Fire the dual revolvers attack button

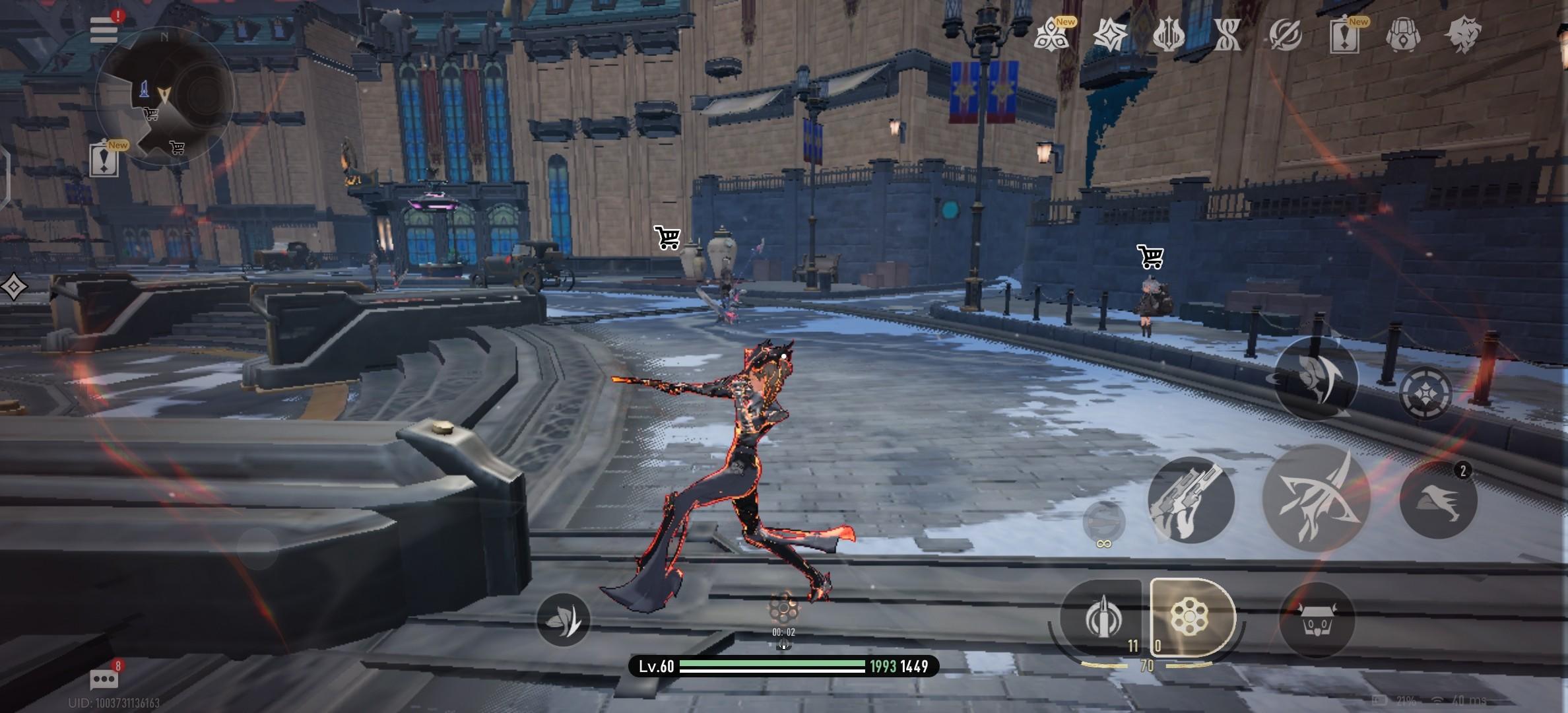point(1191,500)
